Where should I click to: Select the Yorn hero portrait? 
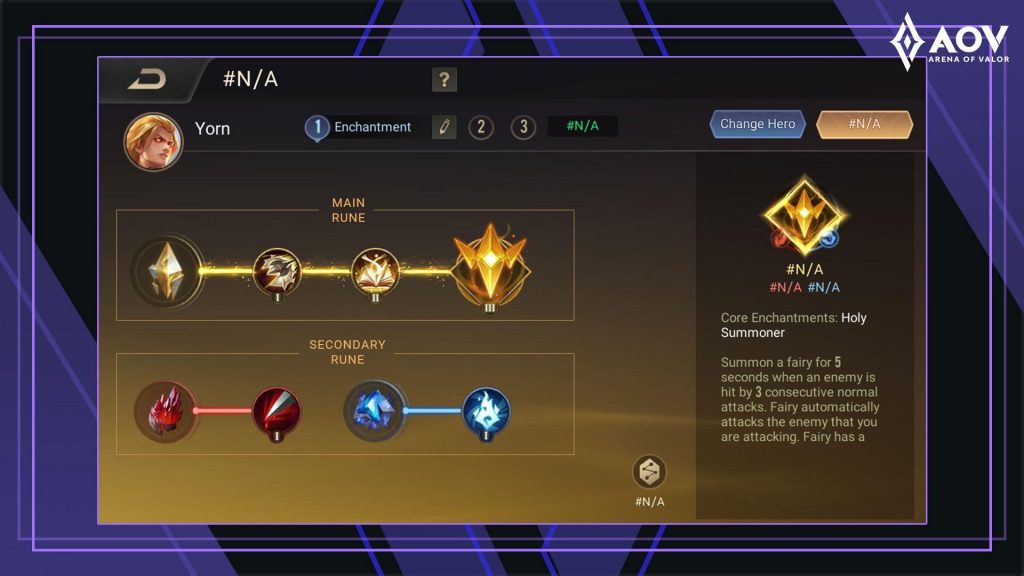point(153,141)
